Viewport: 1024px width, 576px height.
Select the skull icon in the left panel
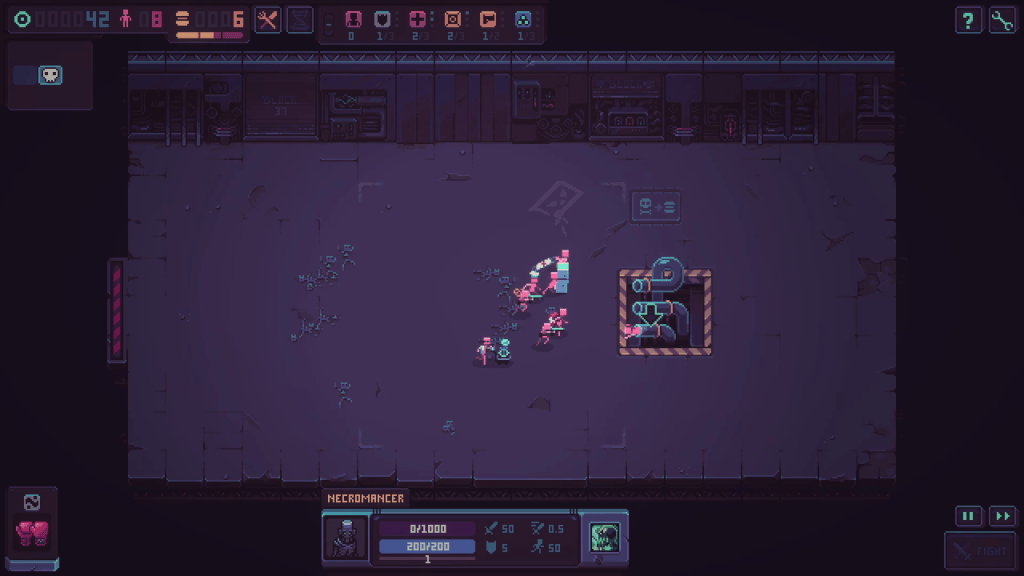click(50, 75)
